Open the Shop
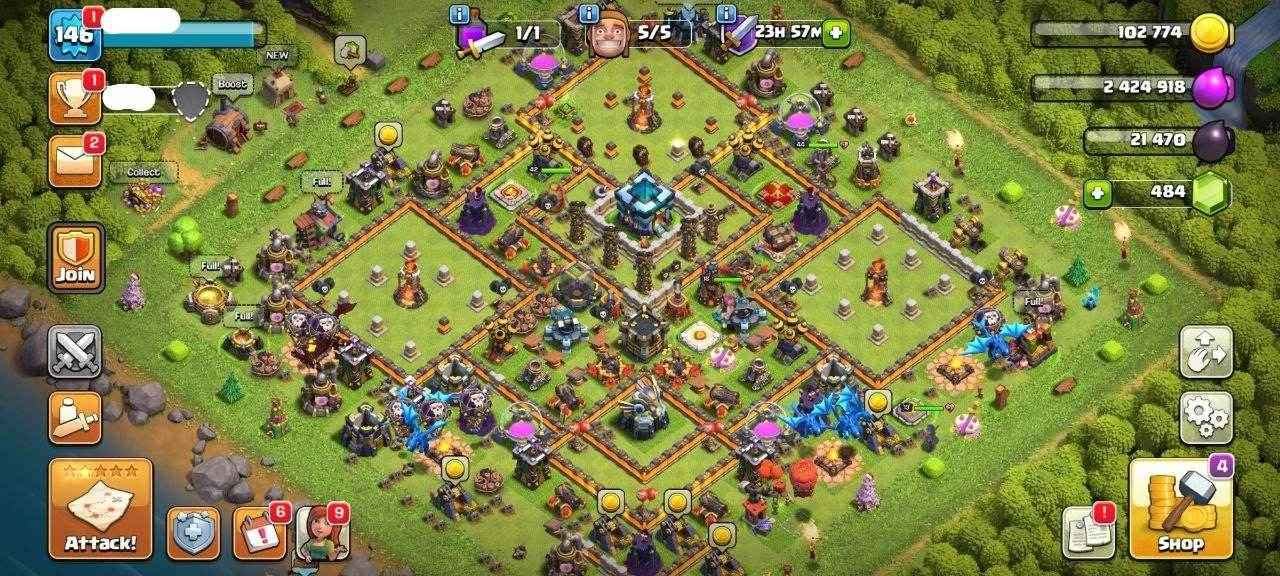1280x576 pixels. click(1180, 510)
